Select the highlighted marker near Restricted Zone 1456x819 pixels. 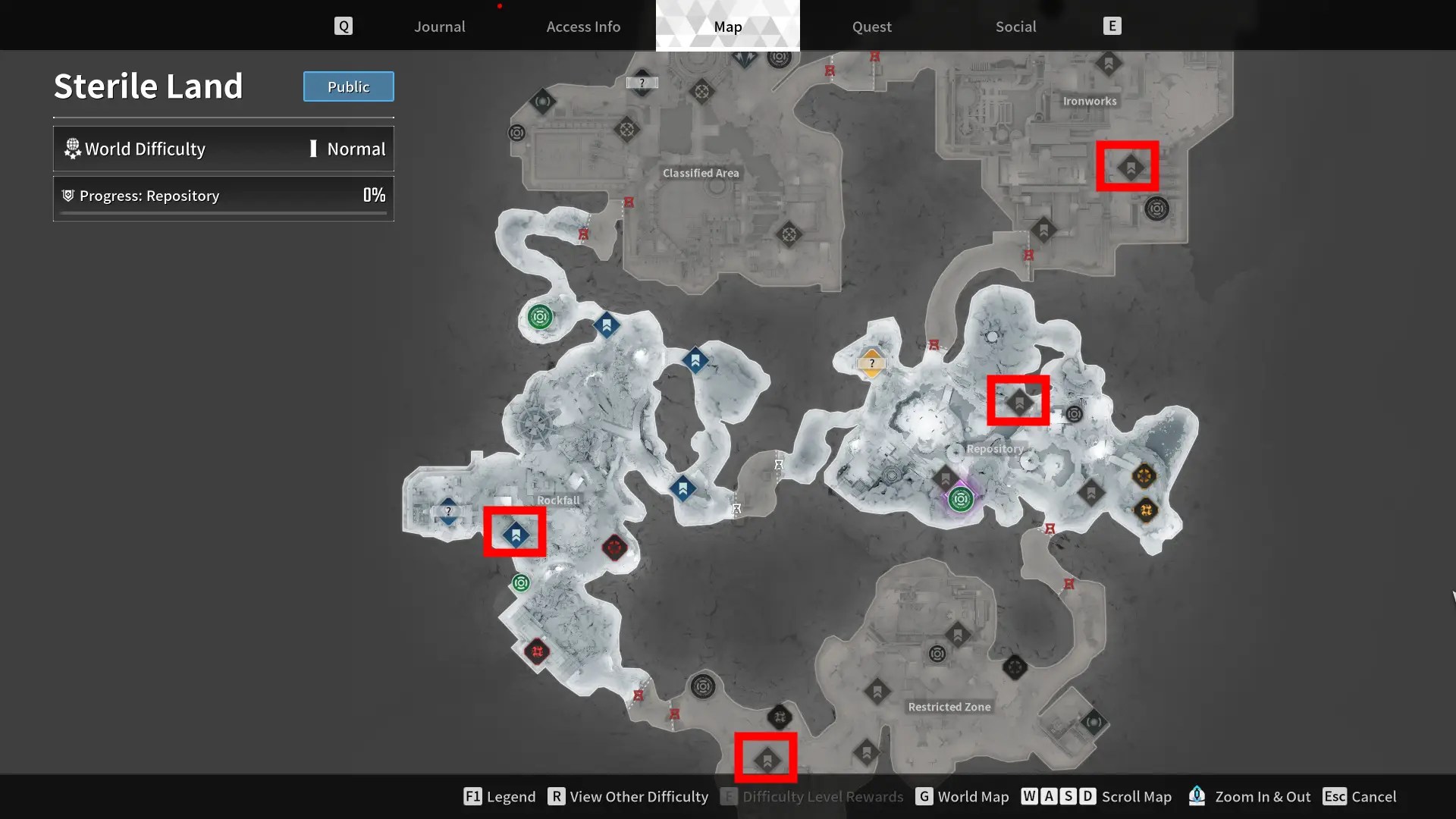coord(766,757)
